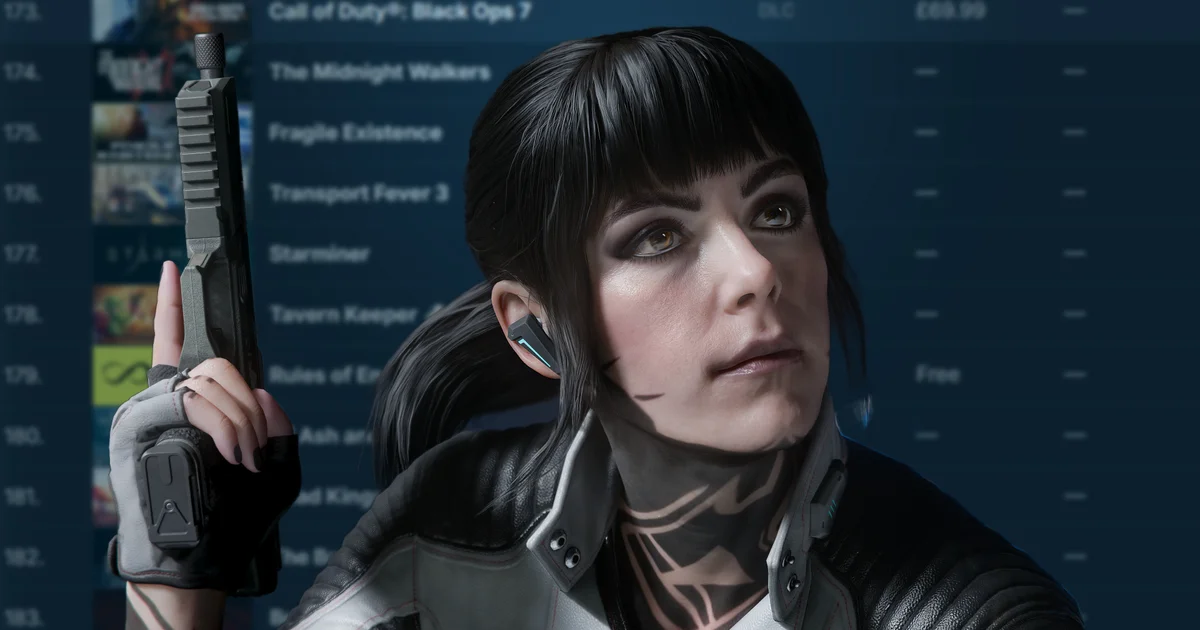
Task: Open the Transport Fever 3 list entry
Action: [x=358, y=193]
